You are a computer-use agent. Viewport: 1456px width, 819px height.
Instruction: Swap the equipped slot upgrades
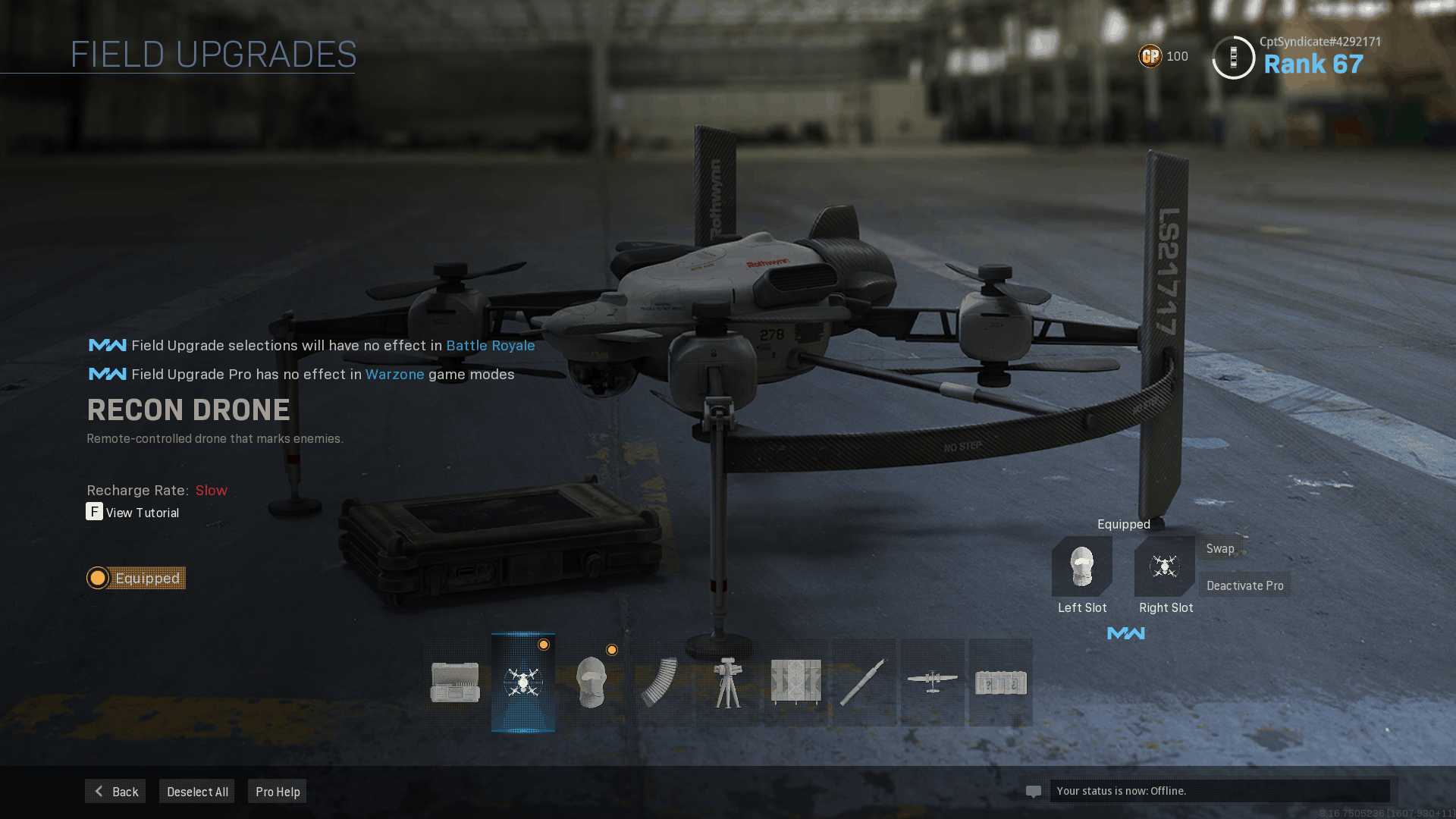click(1220, 548)
